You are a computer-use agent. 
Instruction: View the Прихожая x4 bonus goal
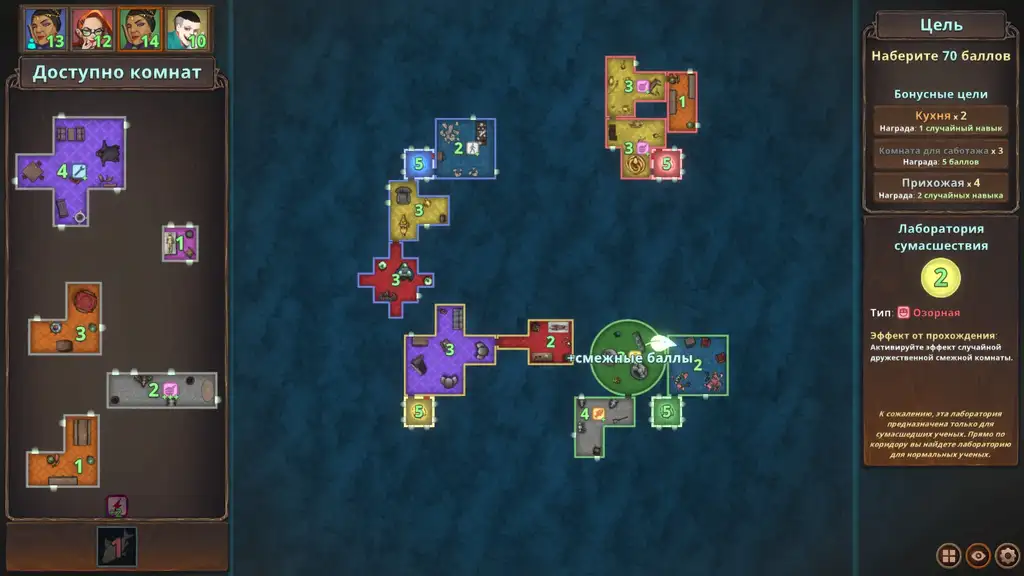pyautogui.click(x=940, y=189)
